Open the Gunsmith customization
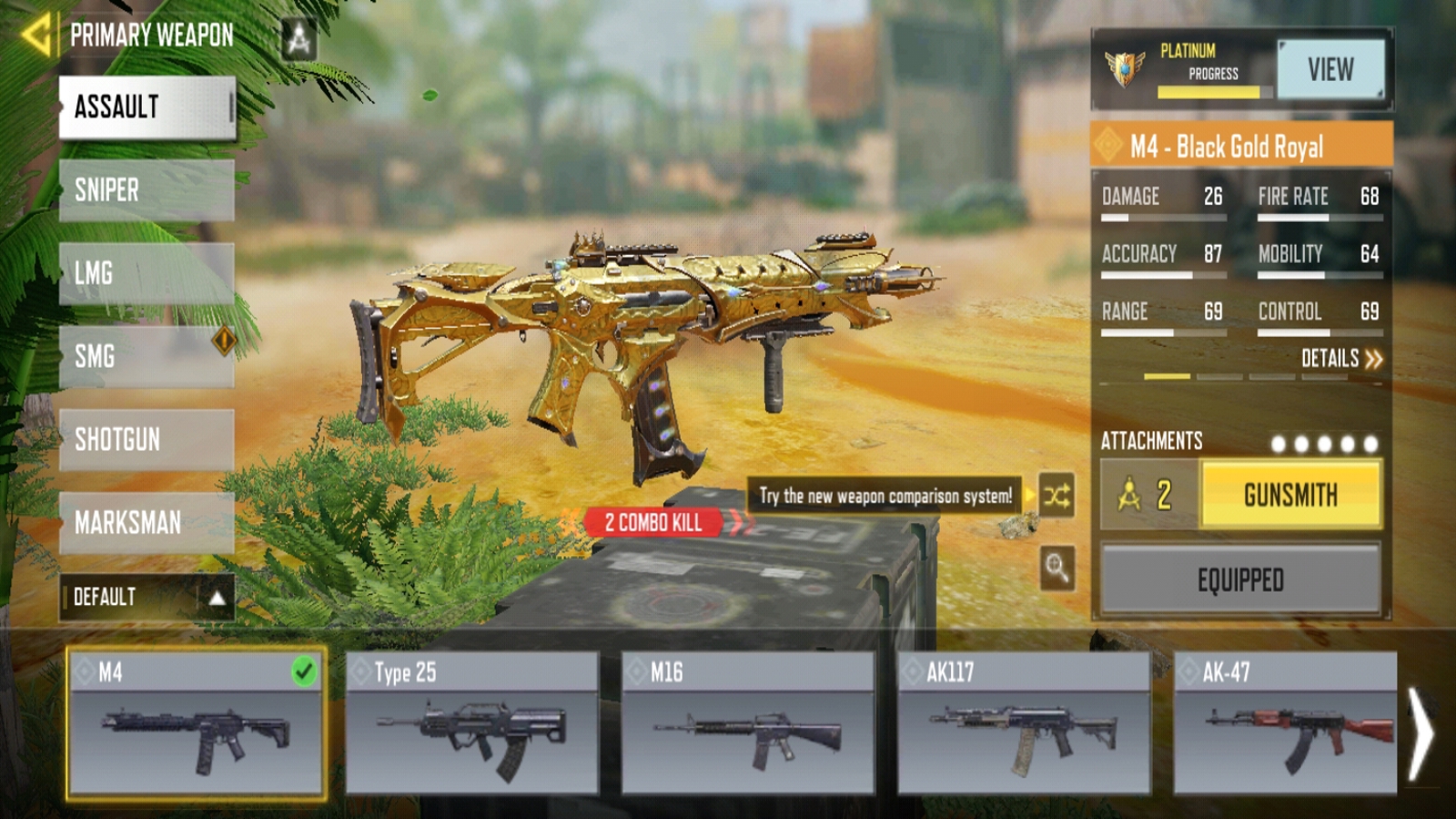Viewport: 1456px width, 819px height. click(x=1290, y=495)
